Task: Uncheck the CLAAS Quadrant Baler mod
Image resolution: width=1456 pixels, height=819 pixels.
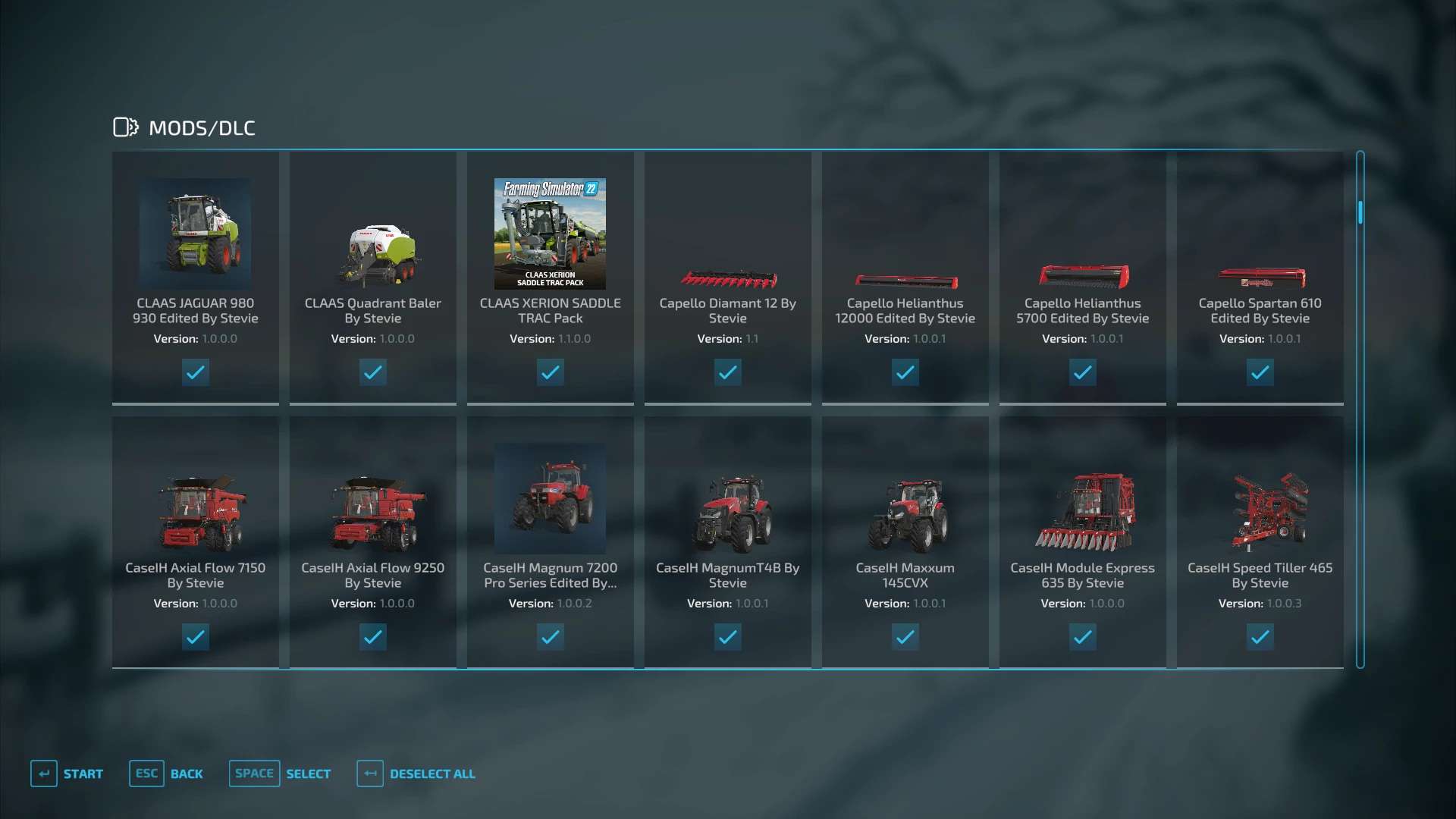Action: 372,372
